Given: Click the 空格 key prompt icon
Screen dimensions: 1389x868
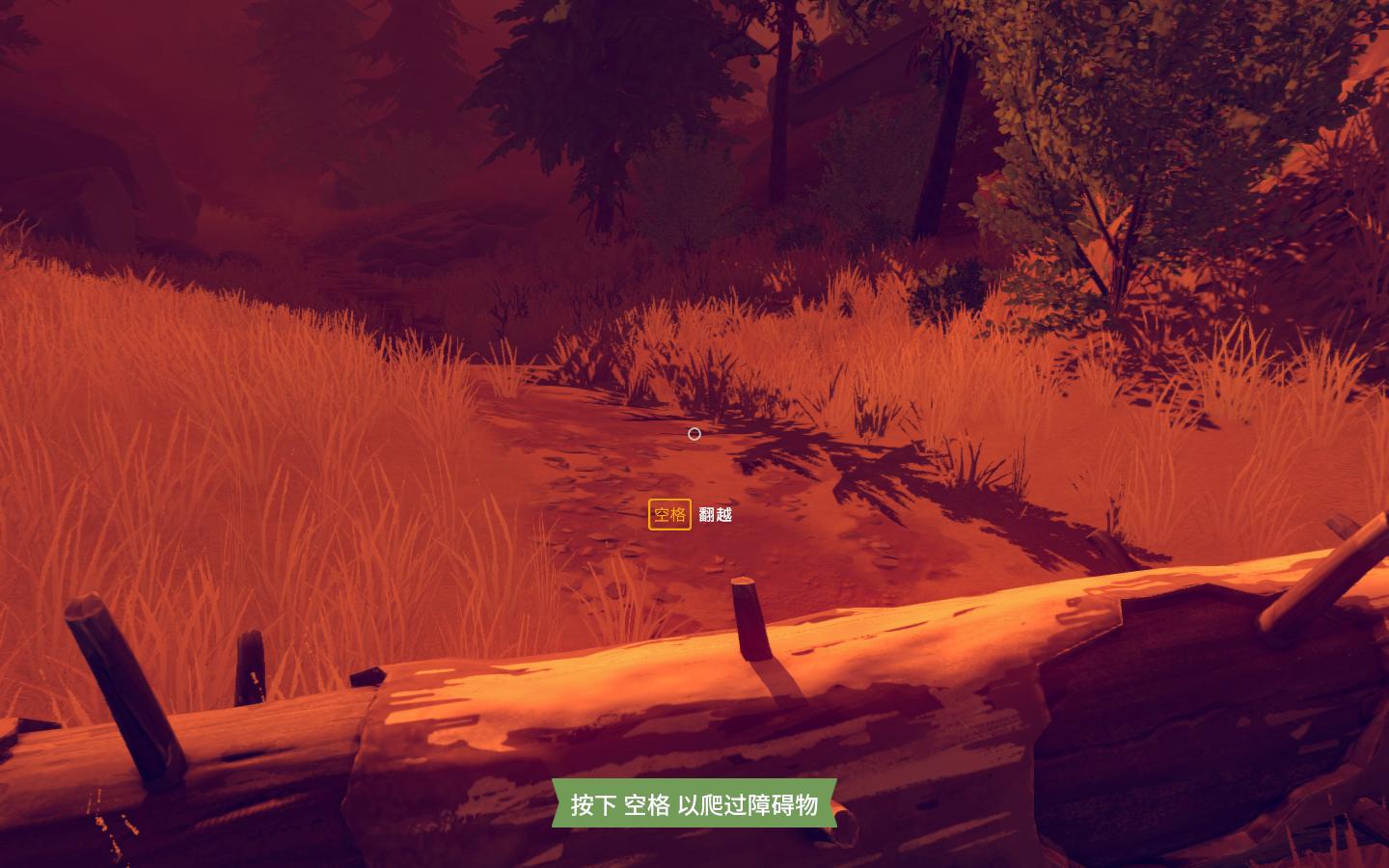Looking at the screenshot, I should click(x=668, y=516).
